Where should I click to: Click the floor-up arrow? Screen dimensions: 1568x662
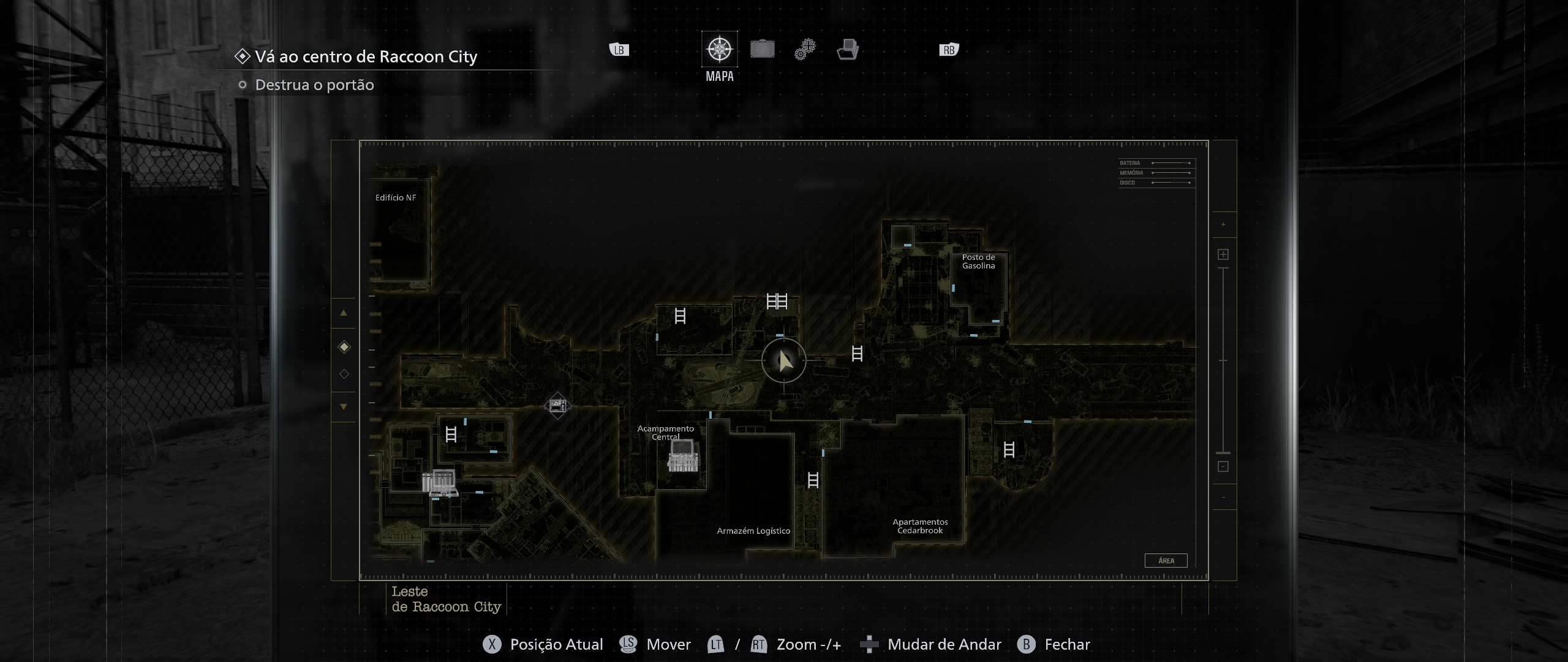pos(344,313)
